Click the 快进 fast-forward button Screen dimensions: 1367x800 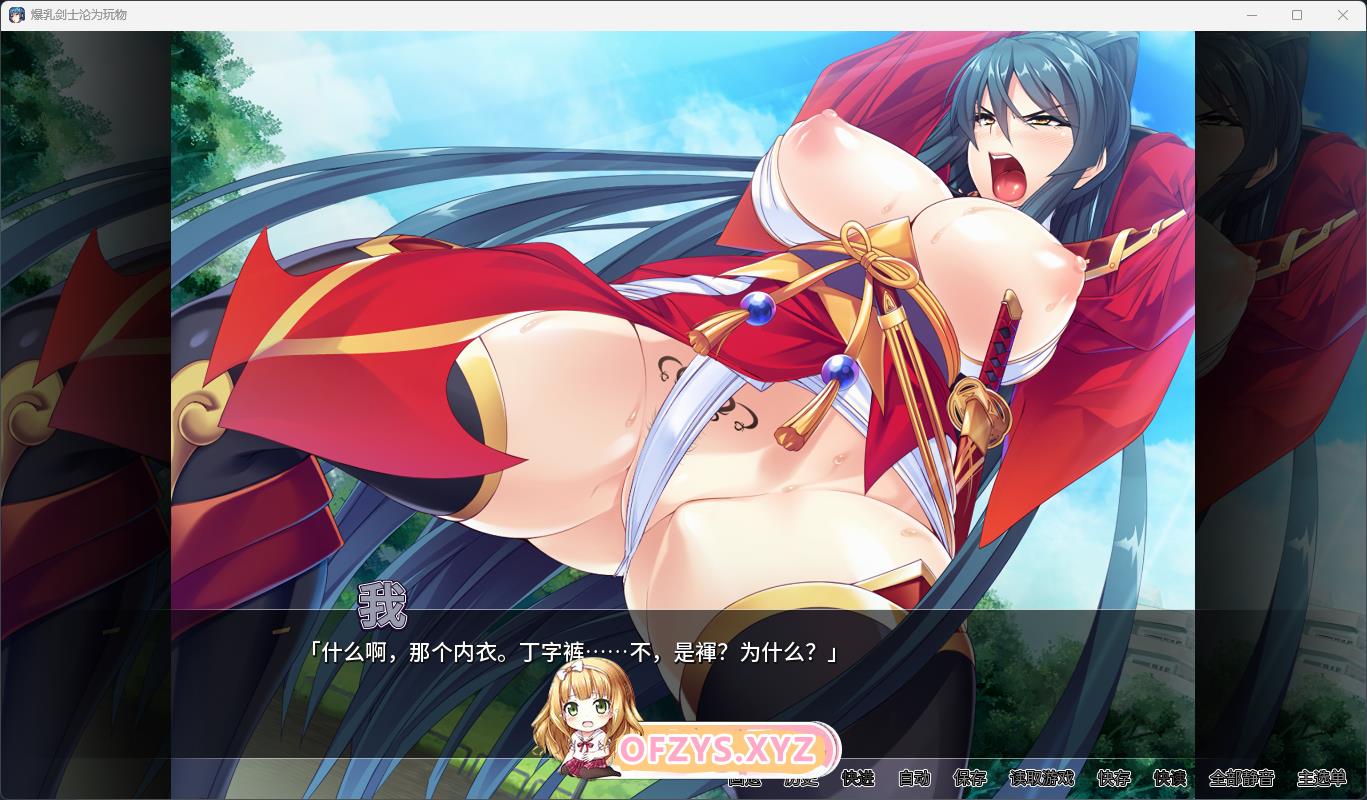pyautogui.click(x=858, y=778)
